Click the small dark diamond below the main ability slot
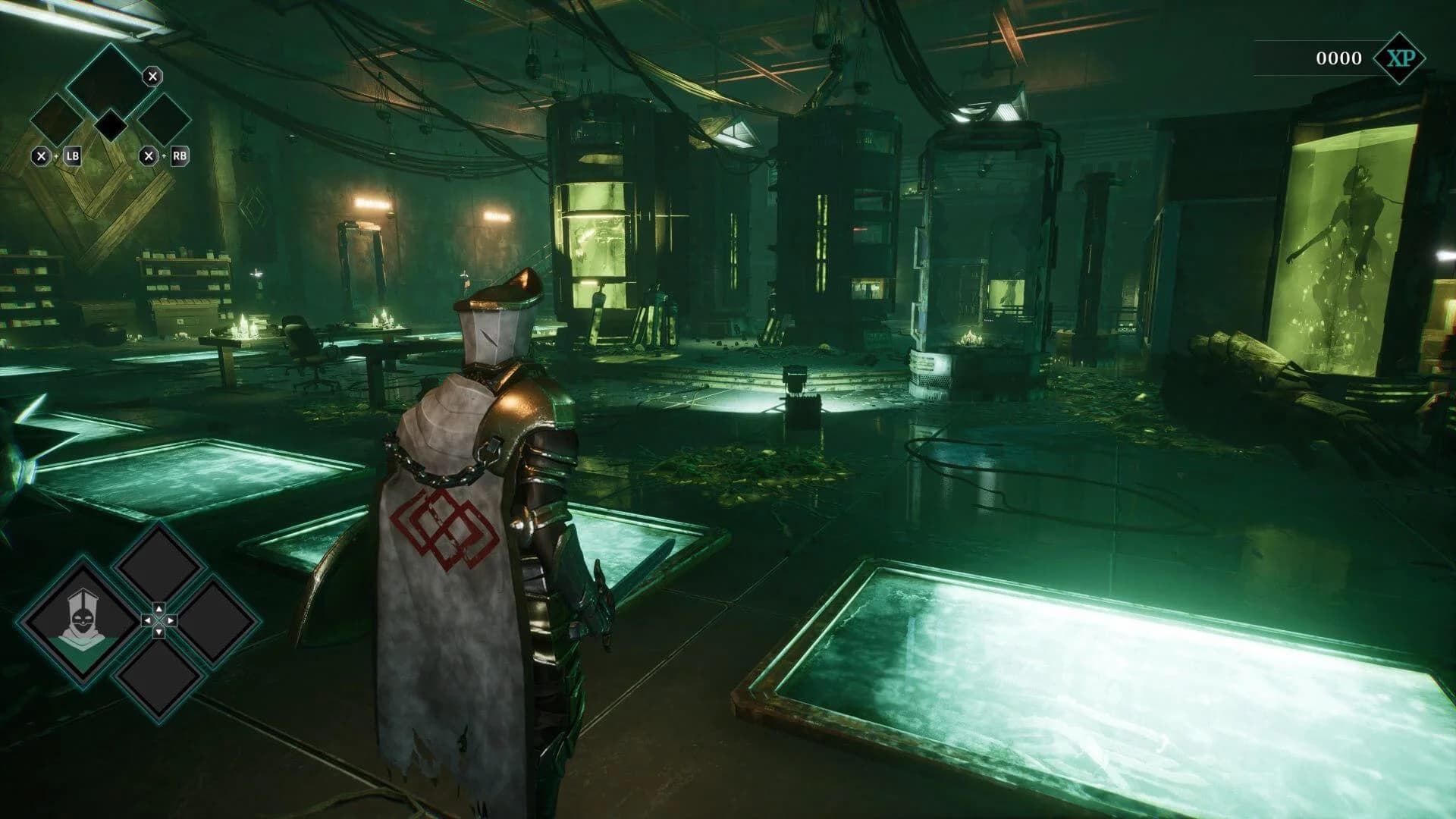The image size is (1456, 819). click(111, 126)
